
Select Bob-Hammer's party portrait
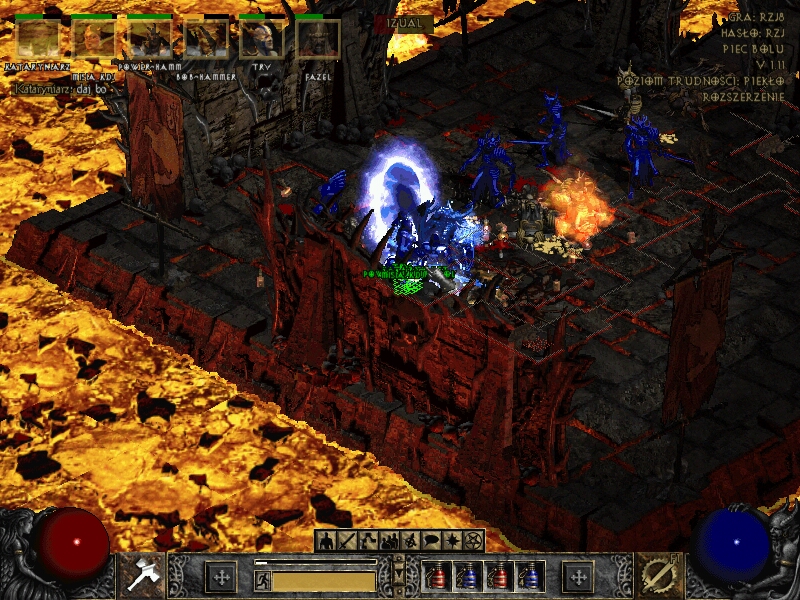click(206, 40)
